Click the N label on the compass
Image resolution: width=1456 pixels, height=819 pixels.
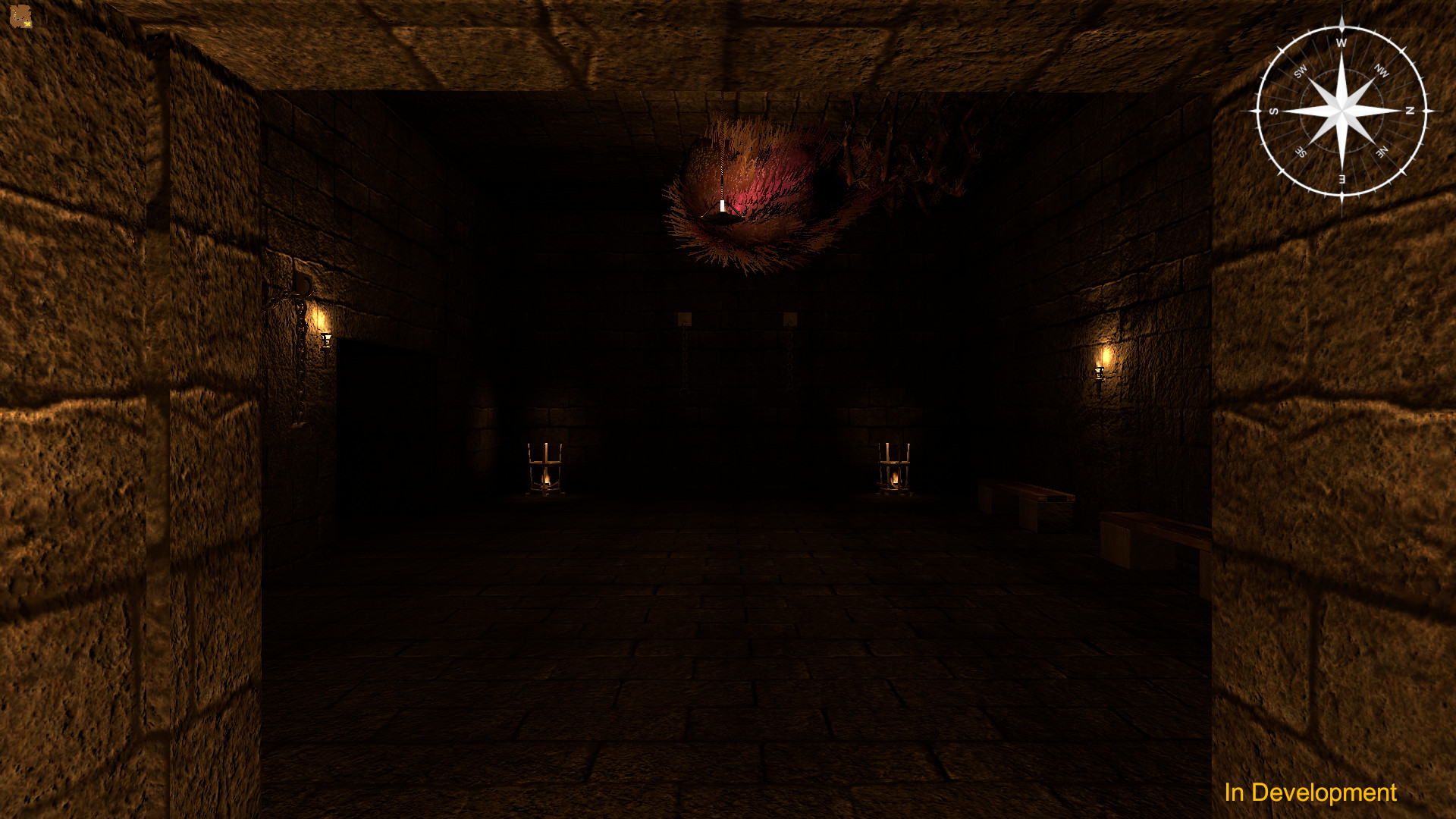pos(1409,111)
